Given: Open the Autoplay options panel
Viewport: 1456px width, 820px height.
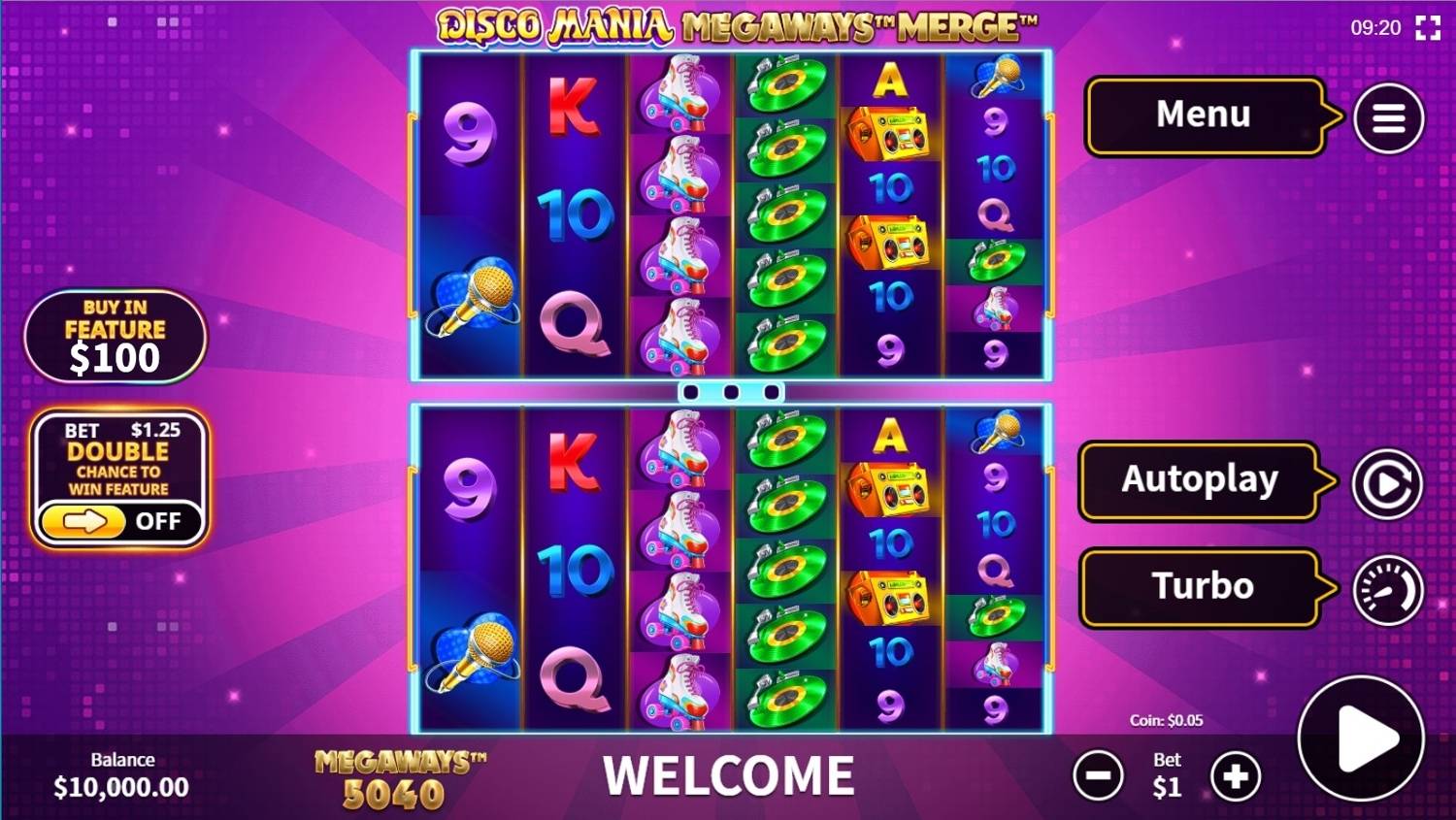Looking at the screenshot, I should point(1204,479).
